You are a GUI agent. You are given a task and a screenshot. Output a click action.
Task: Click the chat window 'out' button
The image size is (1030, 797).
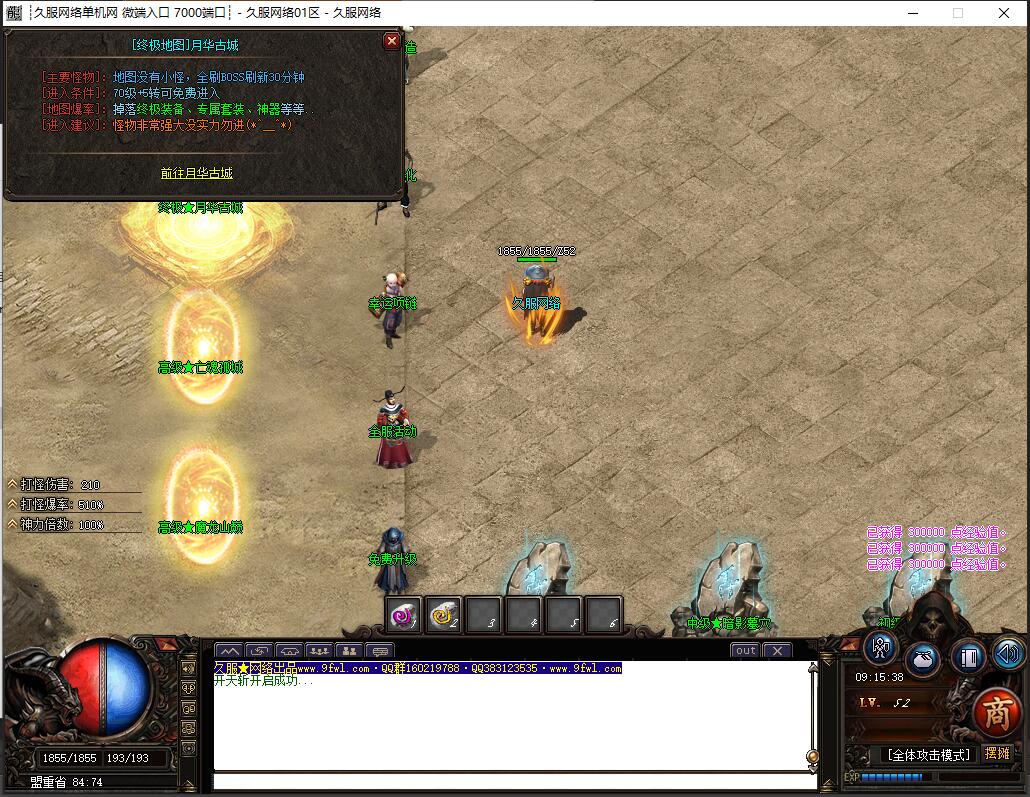745,650
